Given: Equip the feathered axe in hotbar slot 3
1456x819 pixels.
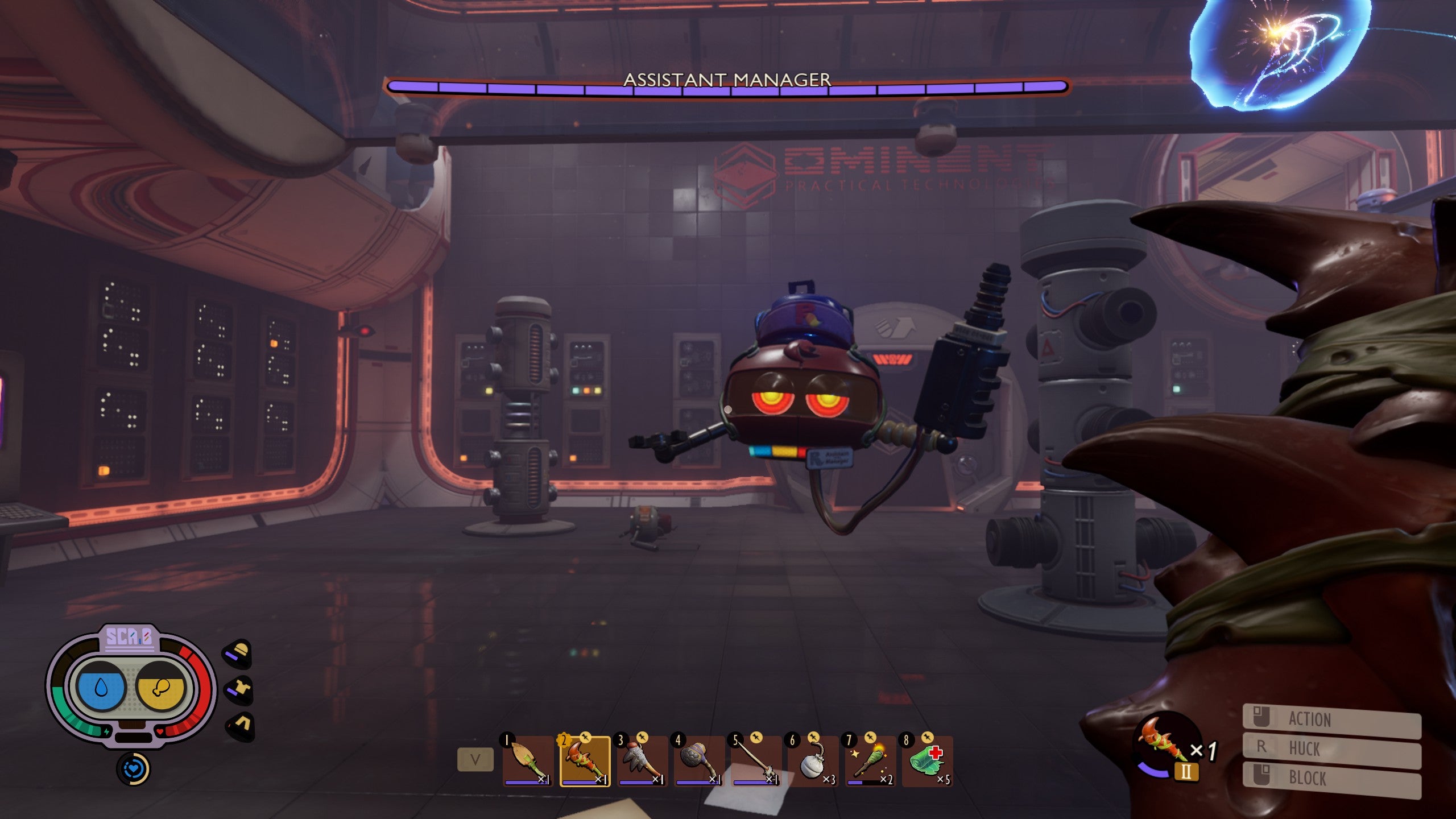Looking at the screenshot, I should (642, 761).
